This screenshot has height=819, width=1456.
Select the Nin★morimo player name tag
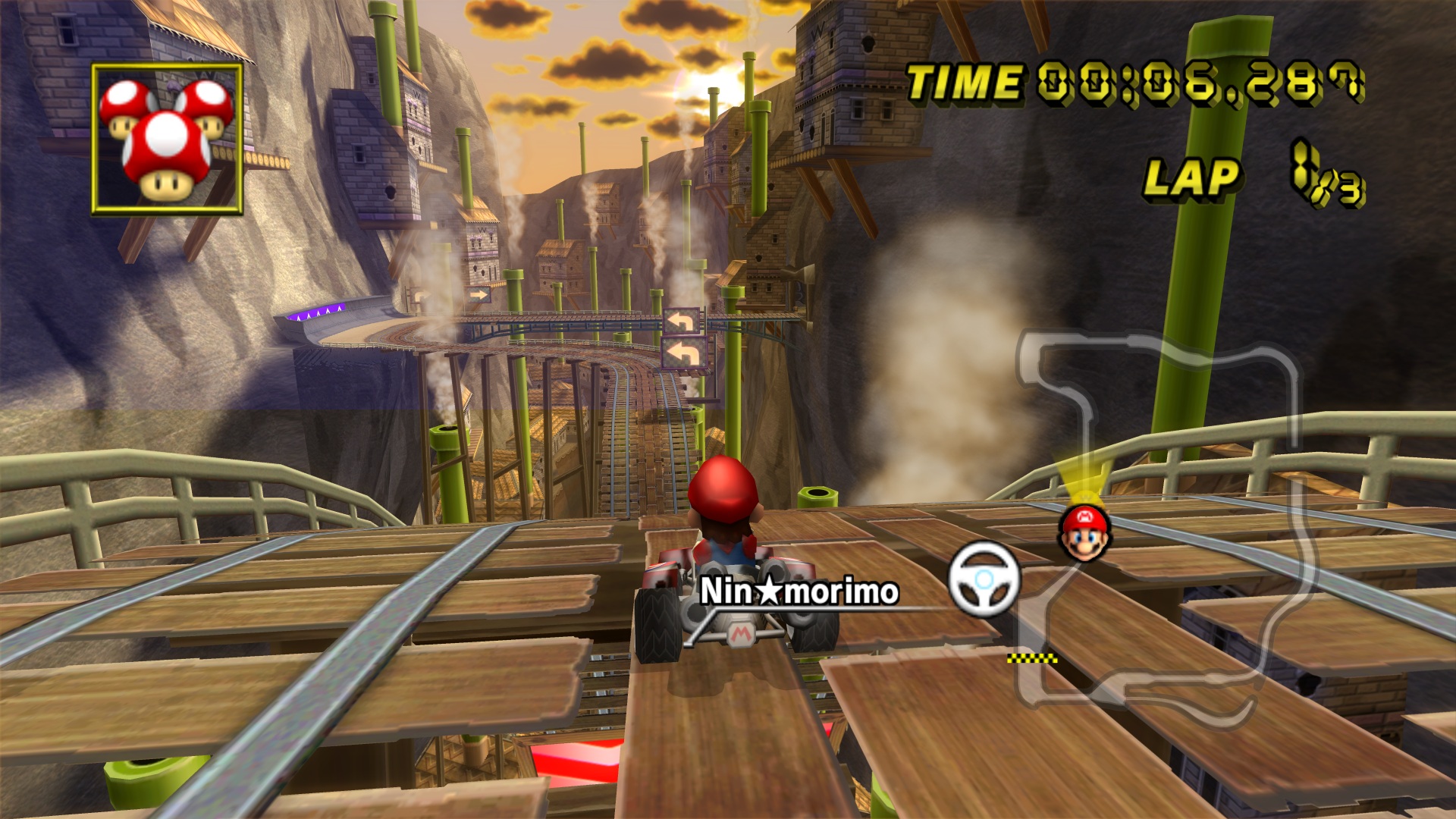coord(799,591)
